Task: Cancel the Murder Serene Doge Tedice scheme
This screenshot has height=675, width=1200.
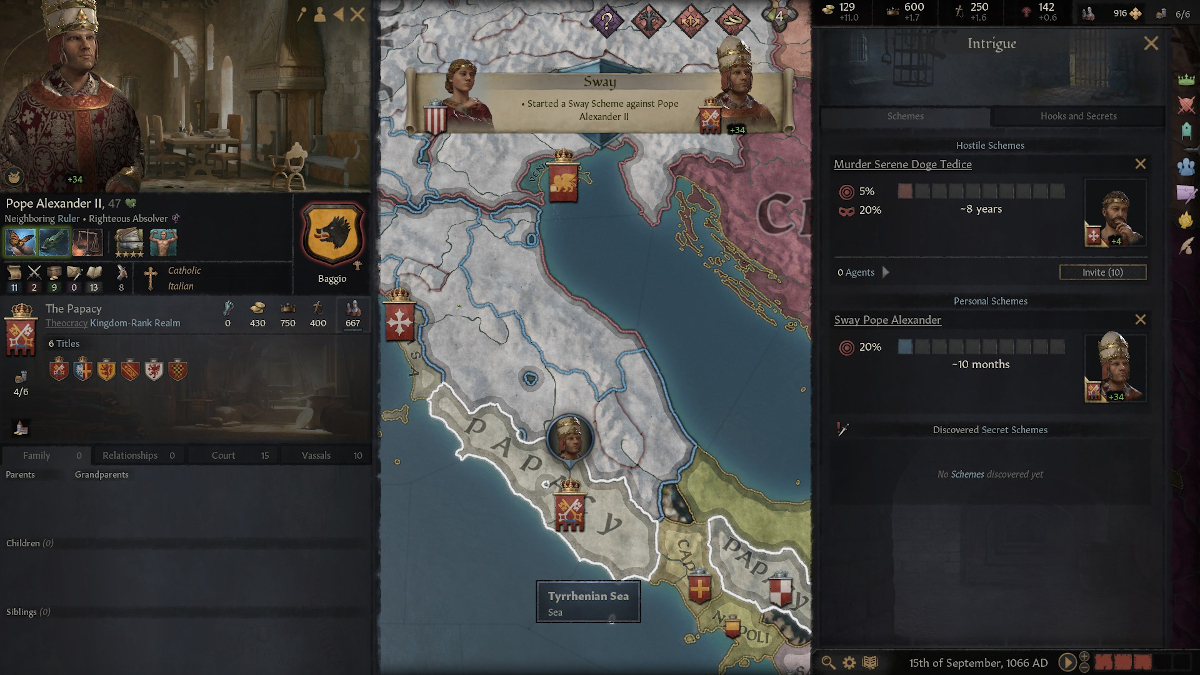Action: click(1140, 164)
